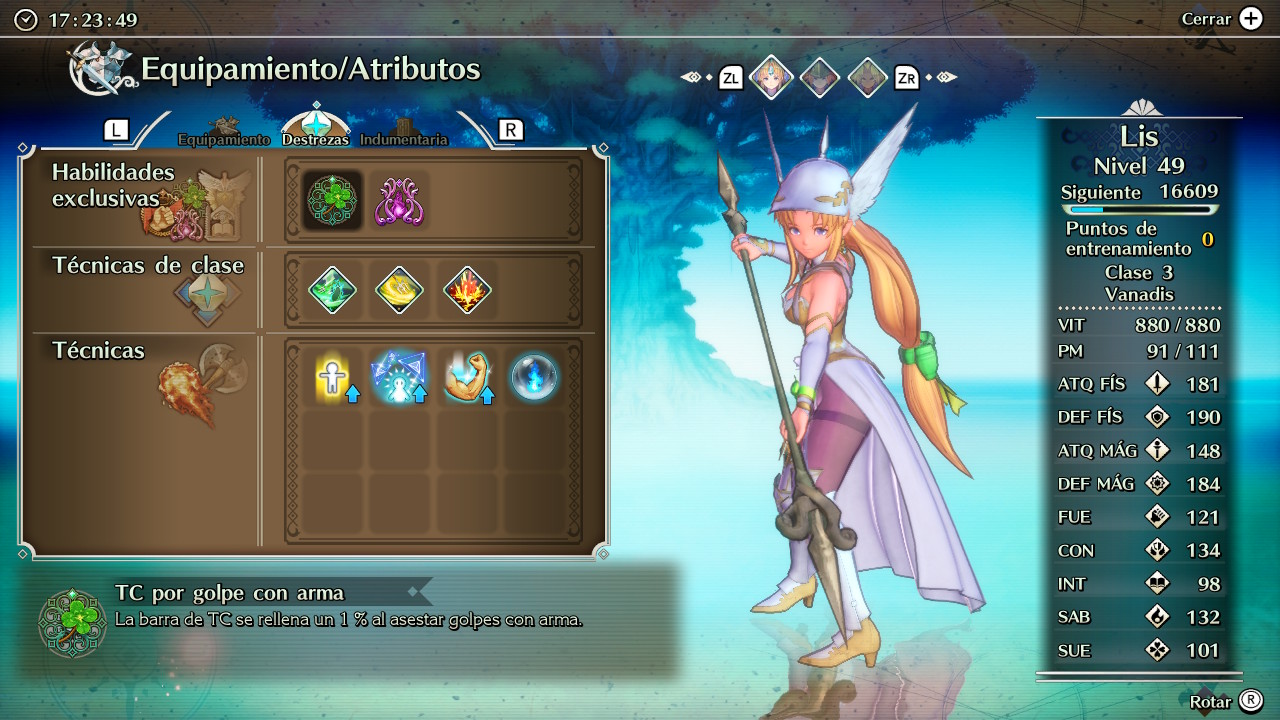
Task: Select the green clover exclusive ability
Action: [x=332, y=200]
